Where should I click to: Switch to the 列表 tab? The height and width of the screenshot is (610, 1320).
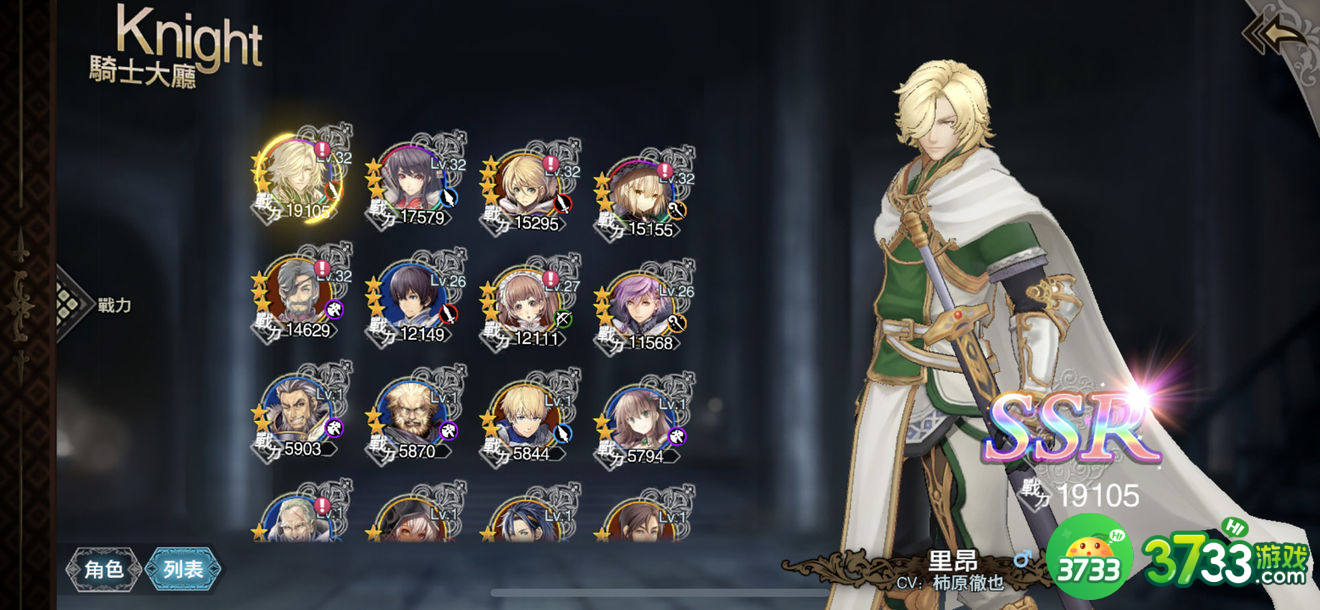(183, 569)
